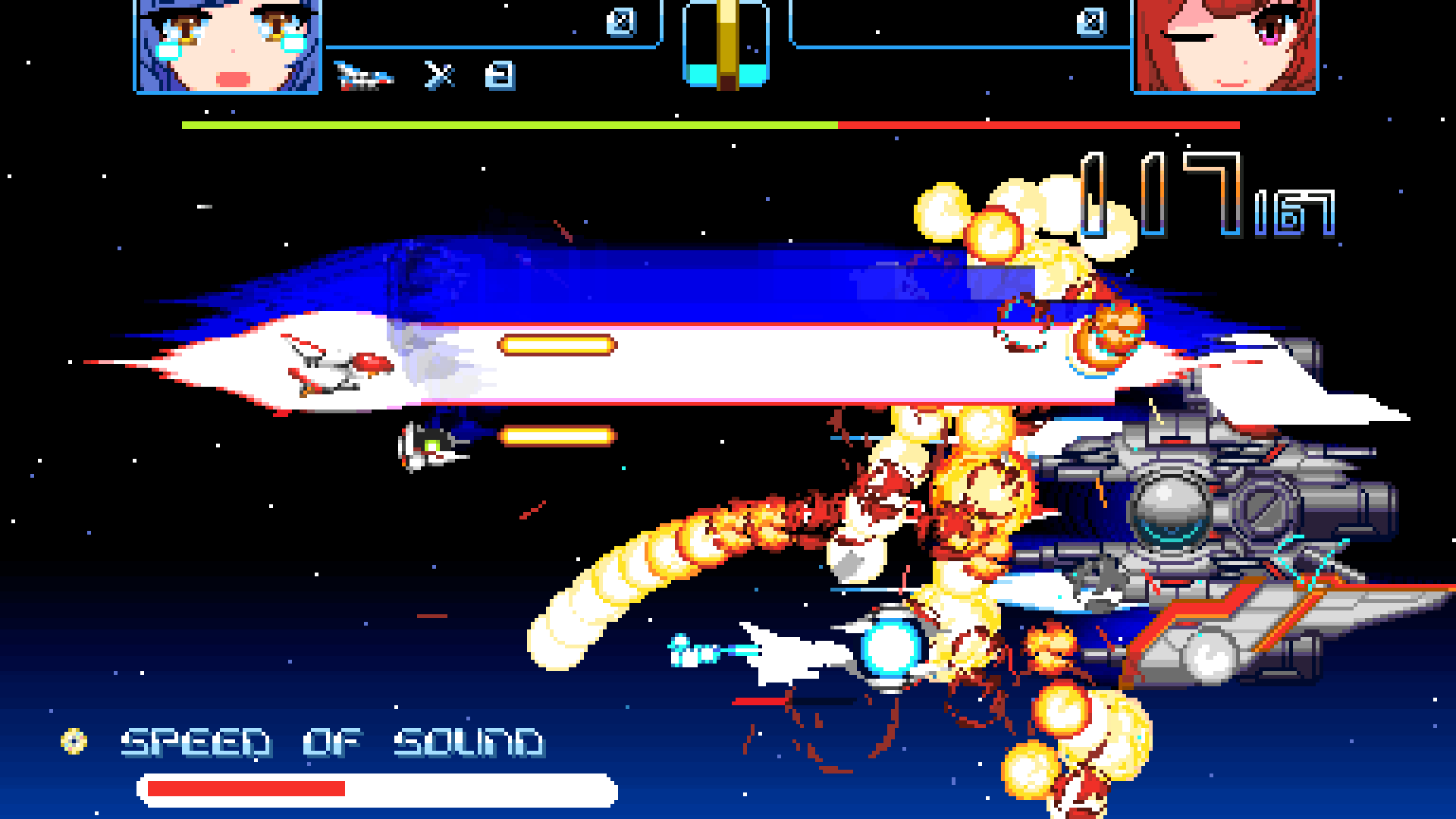
Task: Click the small jet lives icon
Action: pyautogui.click(x=364, y=73)
